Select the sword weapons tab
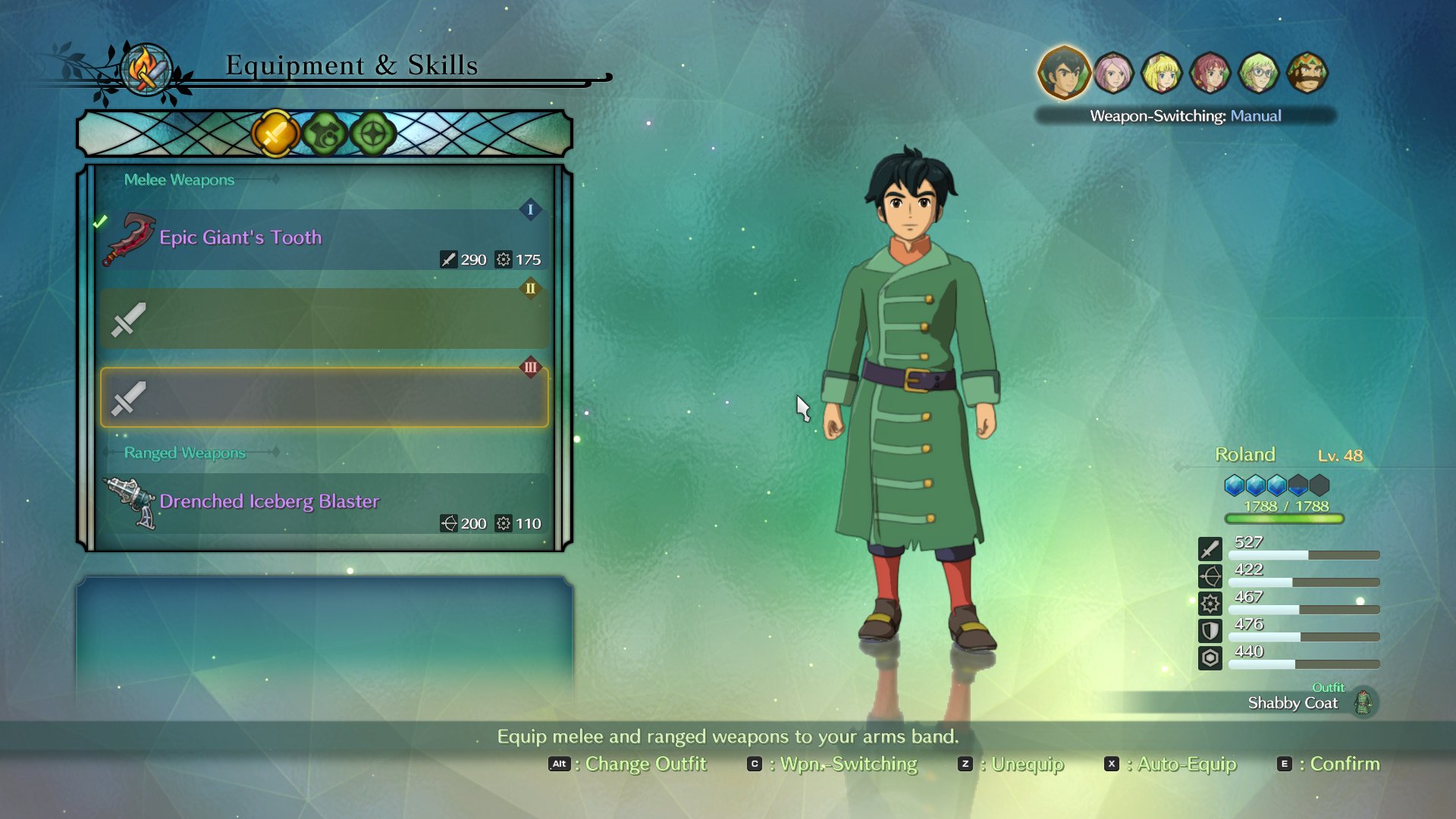1456x819 pixels. [x=275, y=134]
